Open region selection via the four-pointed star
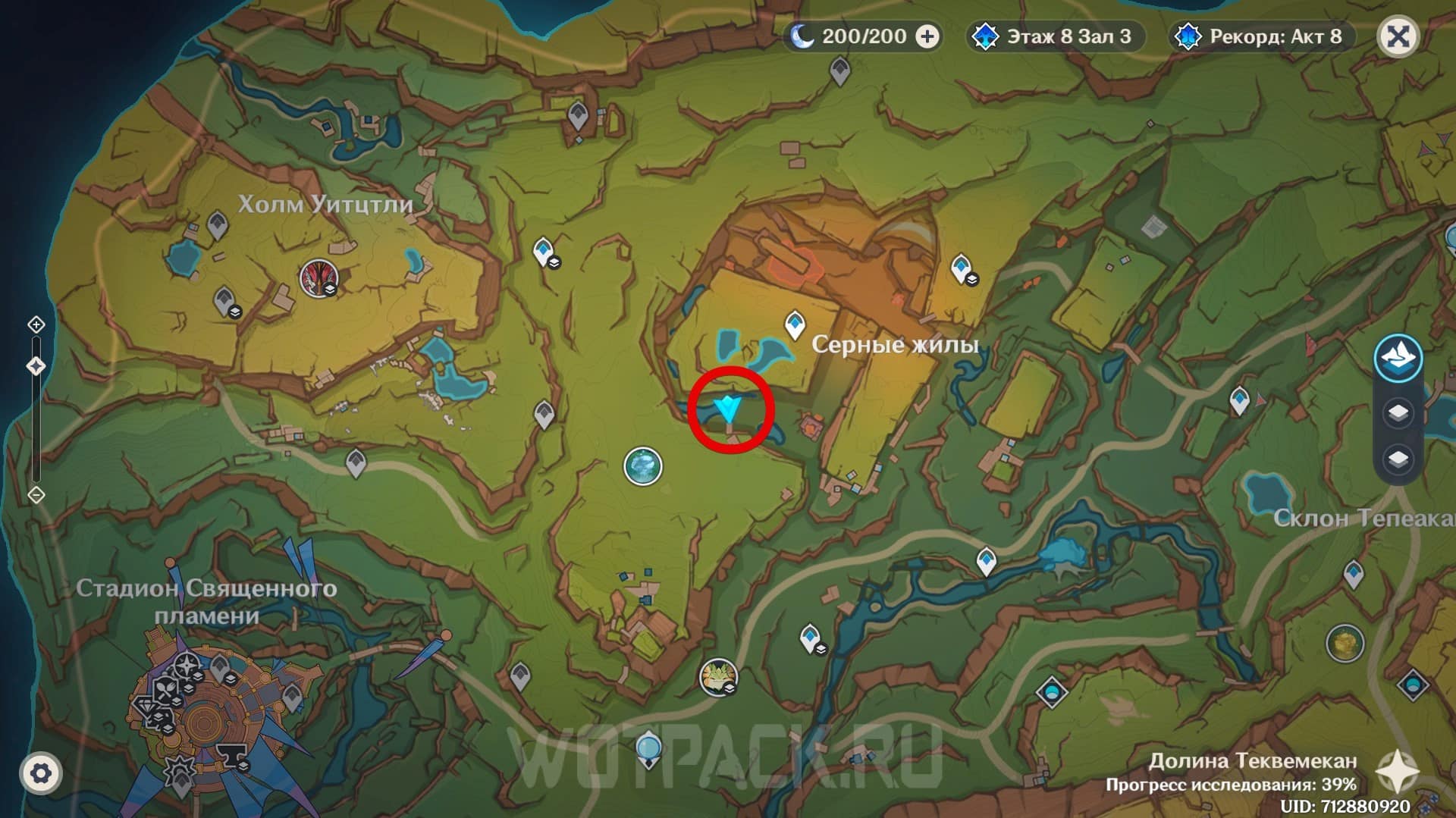The image size is (1456, 818). 1397,773
